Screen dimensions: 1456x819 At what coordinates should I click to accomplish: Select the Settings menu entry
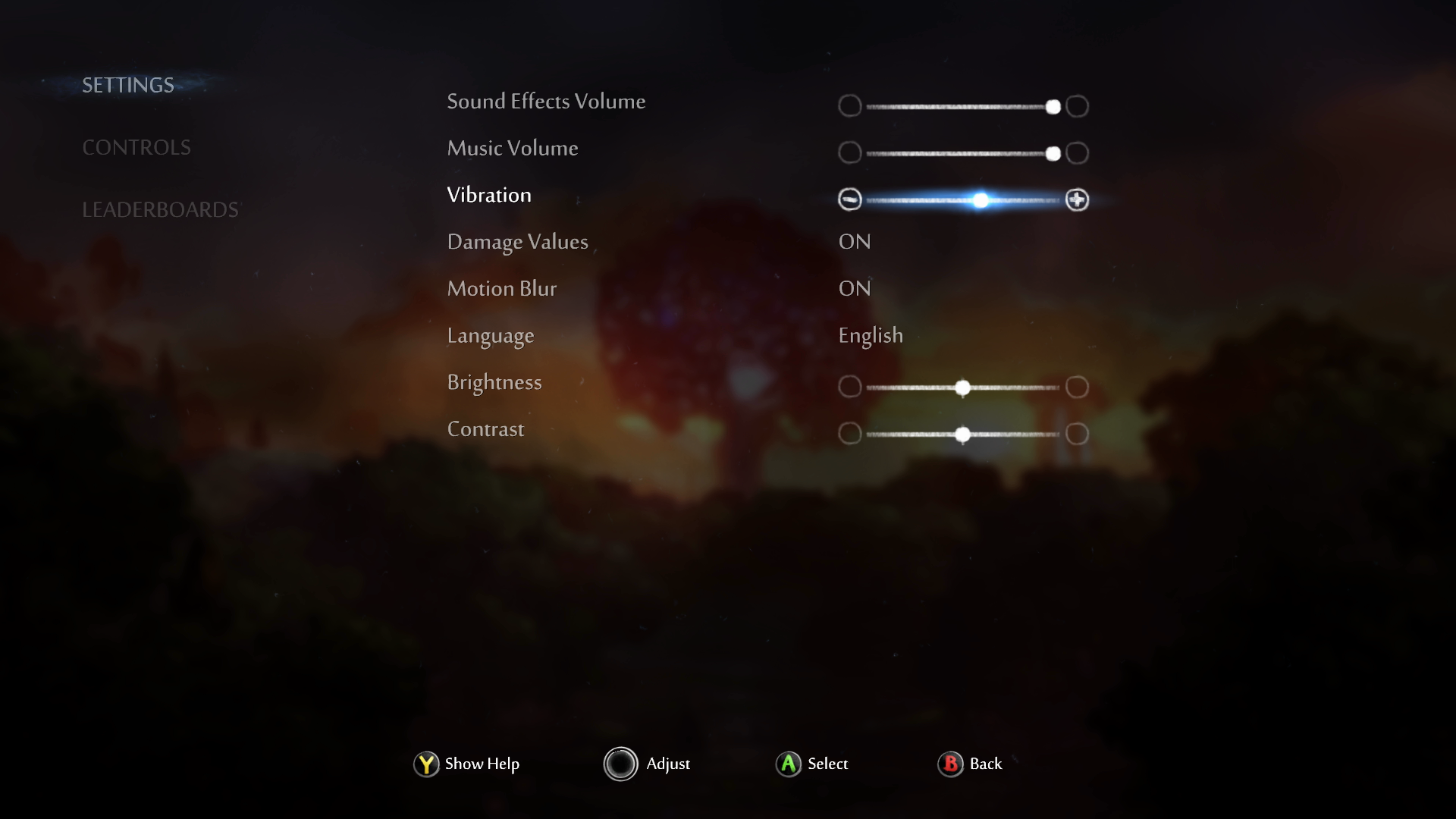127,85
